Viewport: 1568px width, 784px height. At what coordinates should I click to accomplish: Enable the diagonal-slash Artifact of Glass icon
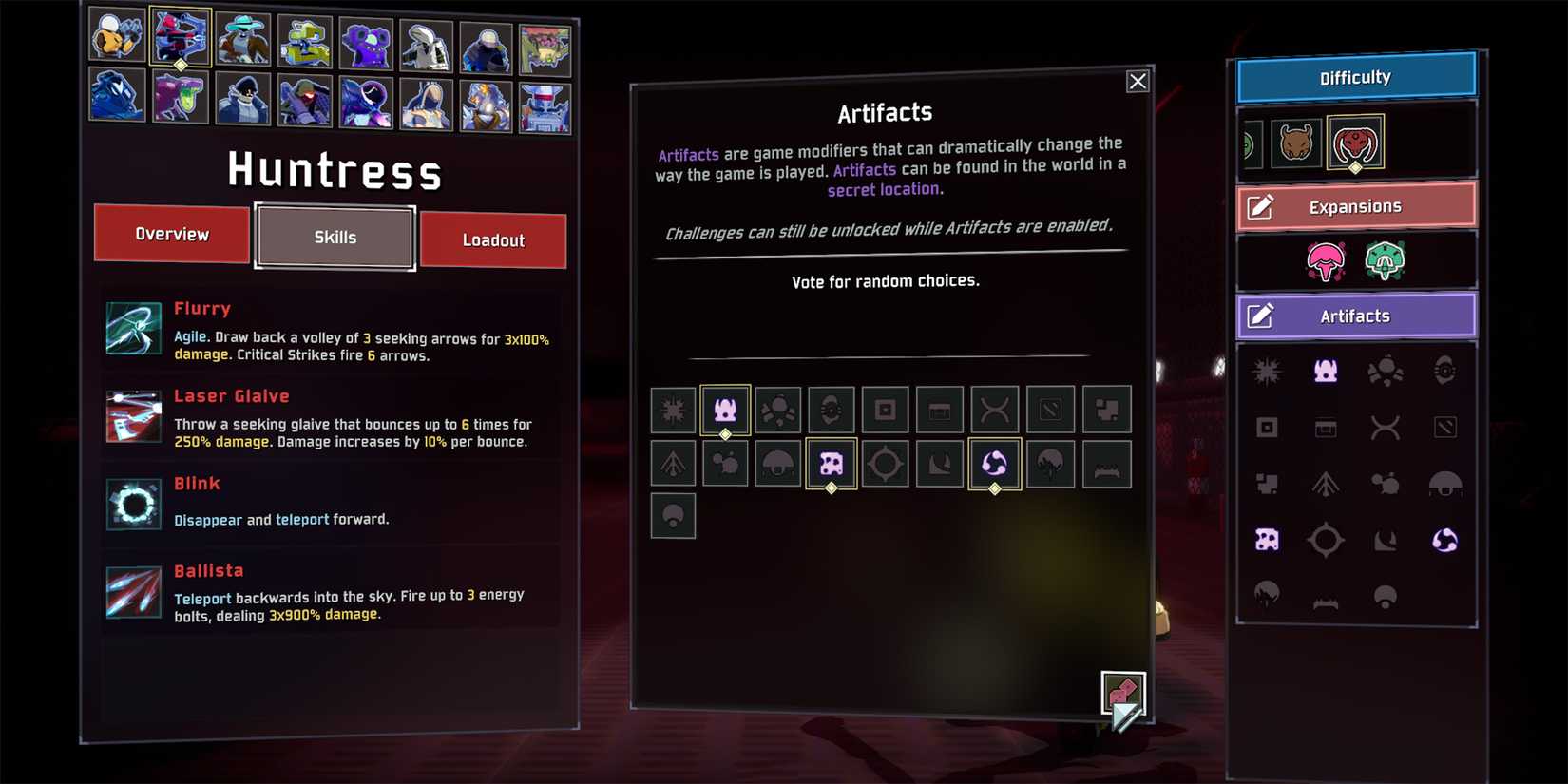click(x=1050, y=409)
